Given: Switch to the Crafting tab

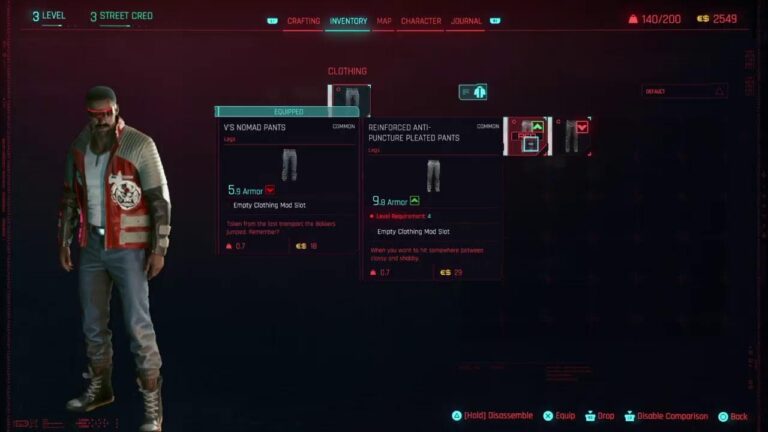Looking at the screenshot, I should [303, 21].
